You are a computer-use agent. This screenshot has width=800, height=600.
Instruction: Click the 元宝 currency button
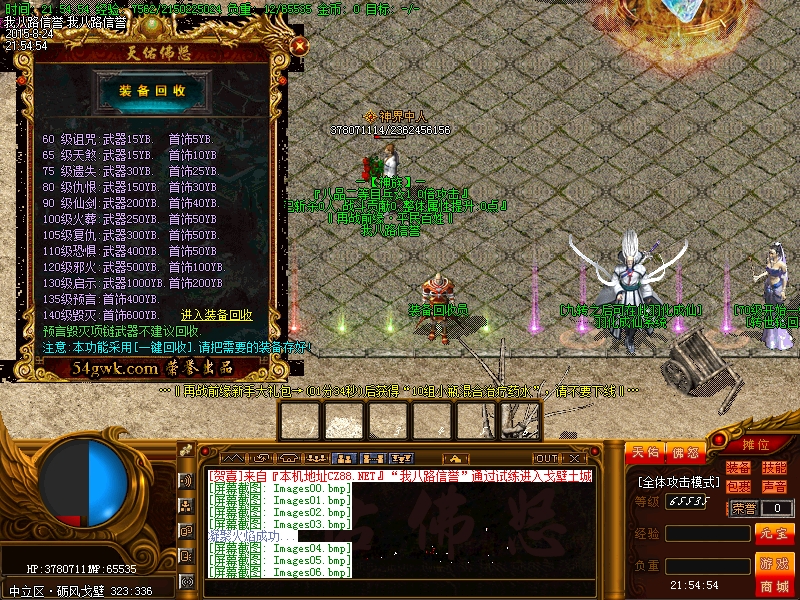coord(774,533)
